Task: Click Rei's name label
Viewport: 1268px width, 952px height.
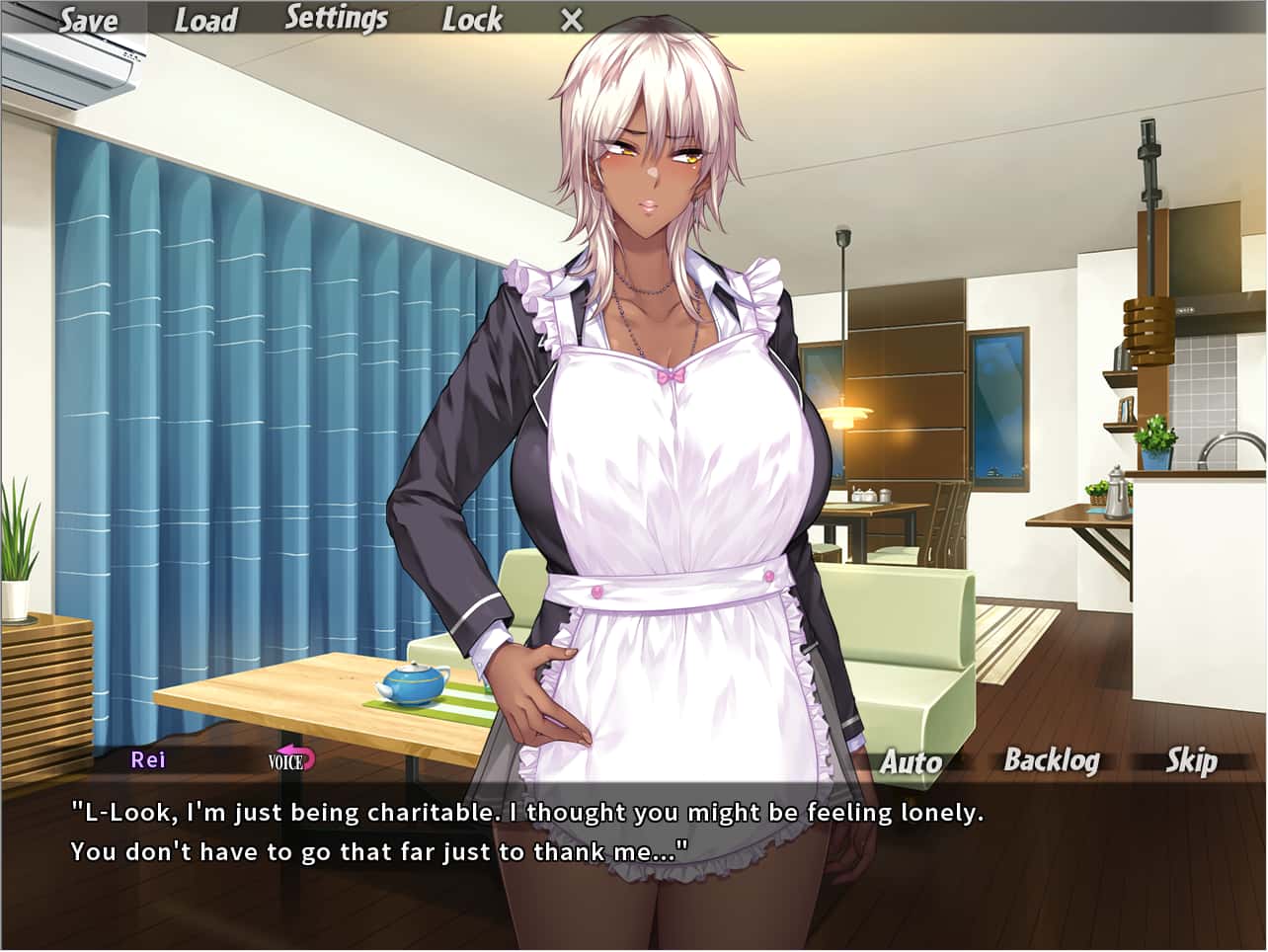Action: [145, 760]
